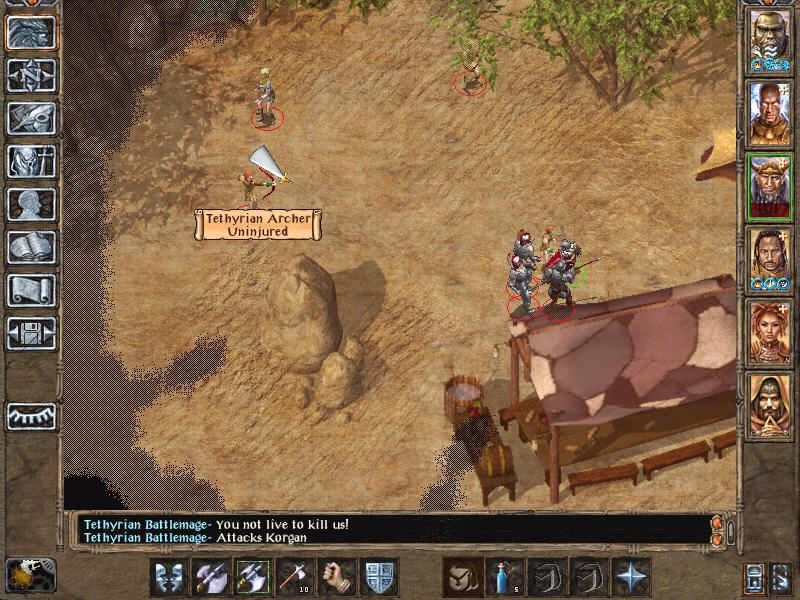Open special abilities with the blue star

click(632, 577)
